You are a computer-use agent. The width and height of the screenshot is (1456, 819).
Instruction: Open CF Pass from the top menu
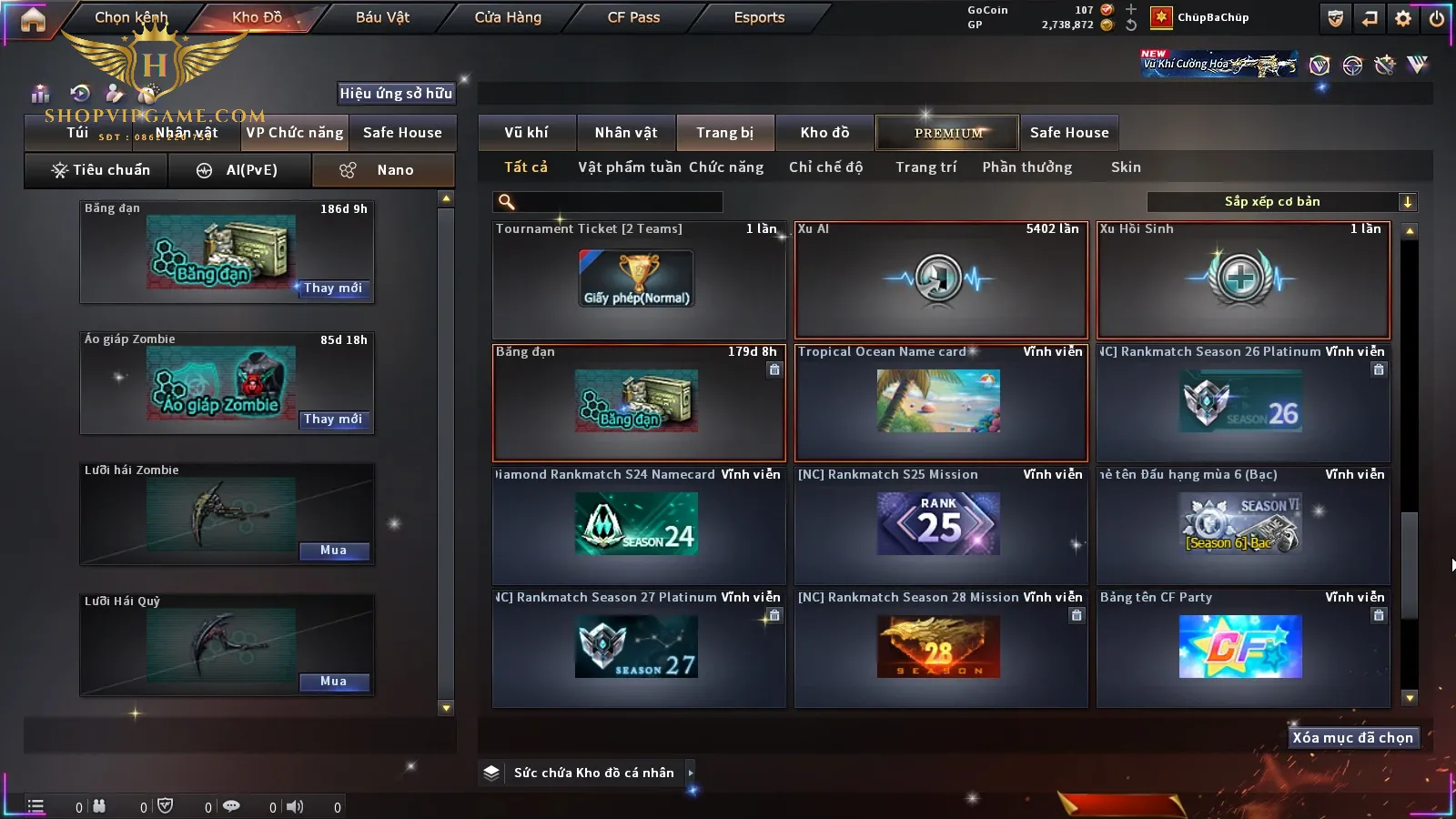pos(633,17)
